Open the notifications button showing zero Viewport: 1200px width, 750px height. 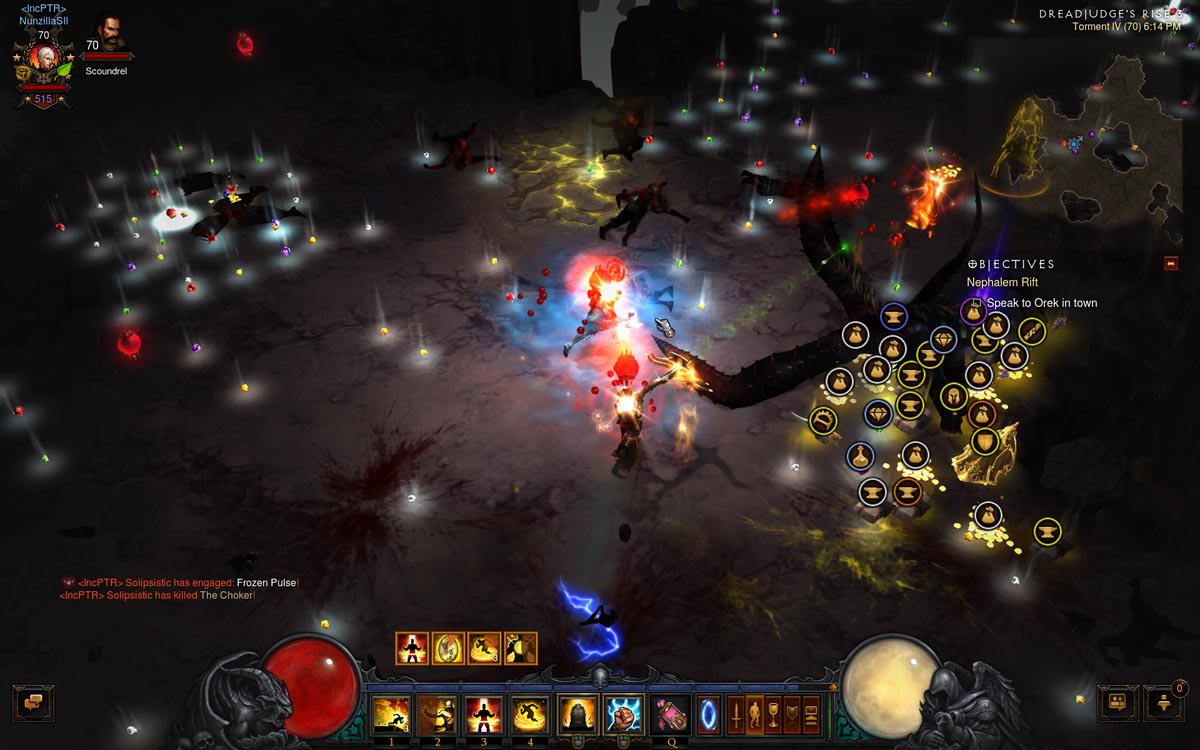point(1164,703)
